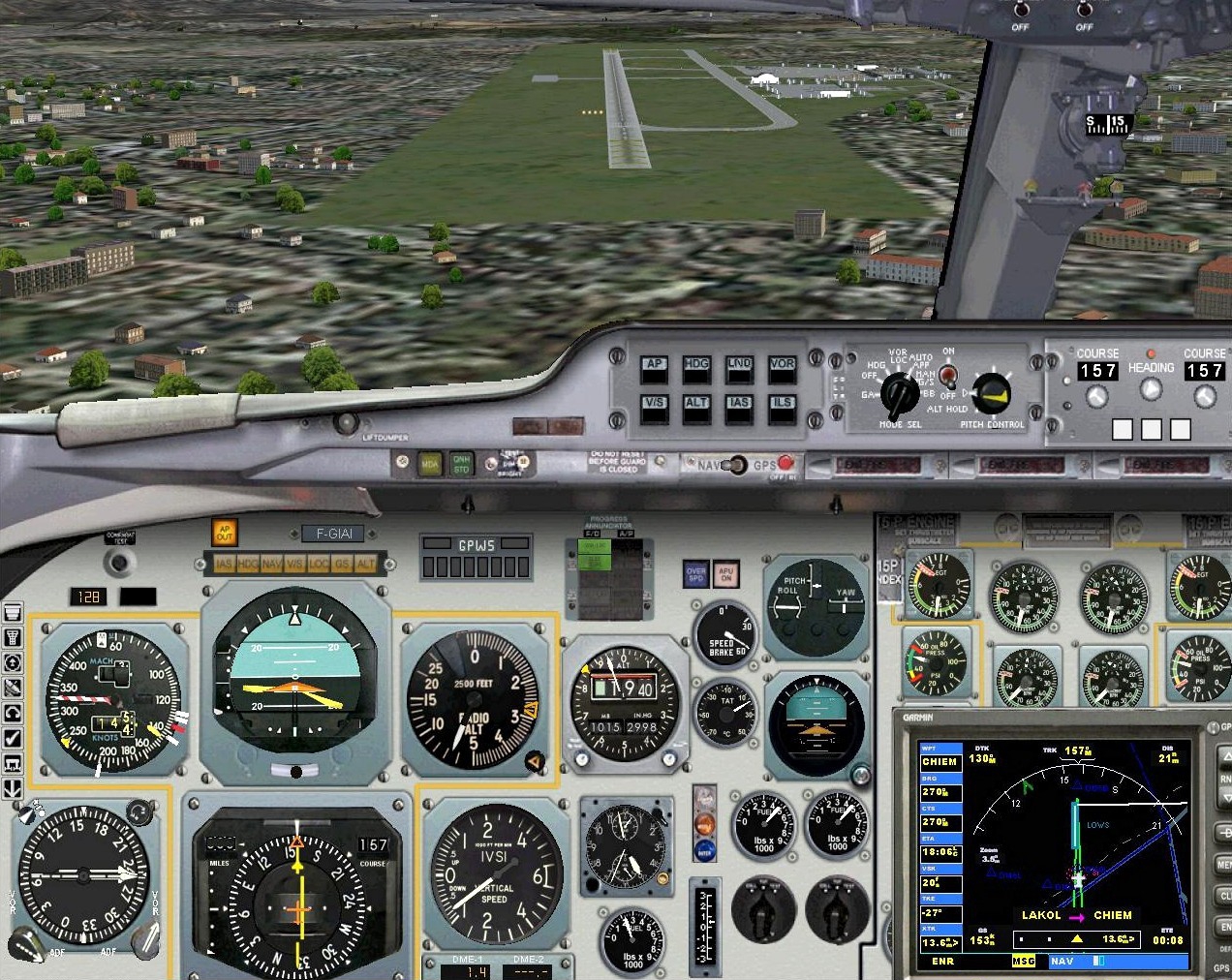Flip the NAV/GPS selector switch
The width and height of the screenshot is (1232, 980).
[x=738, y=466]
